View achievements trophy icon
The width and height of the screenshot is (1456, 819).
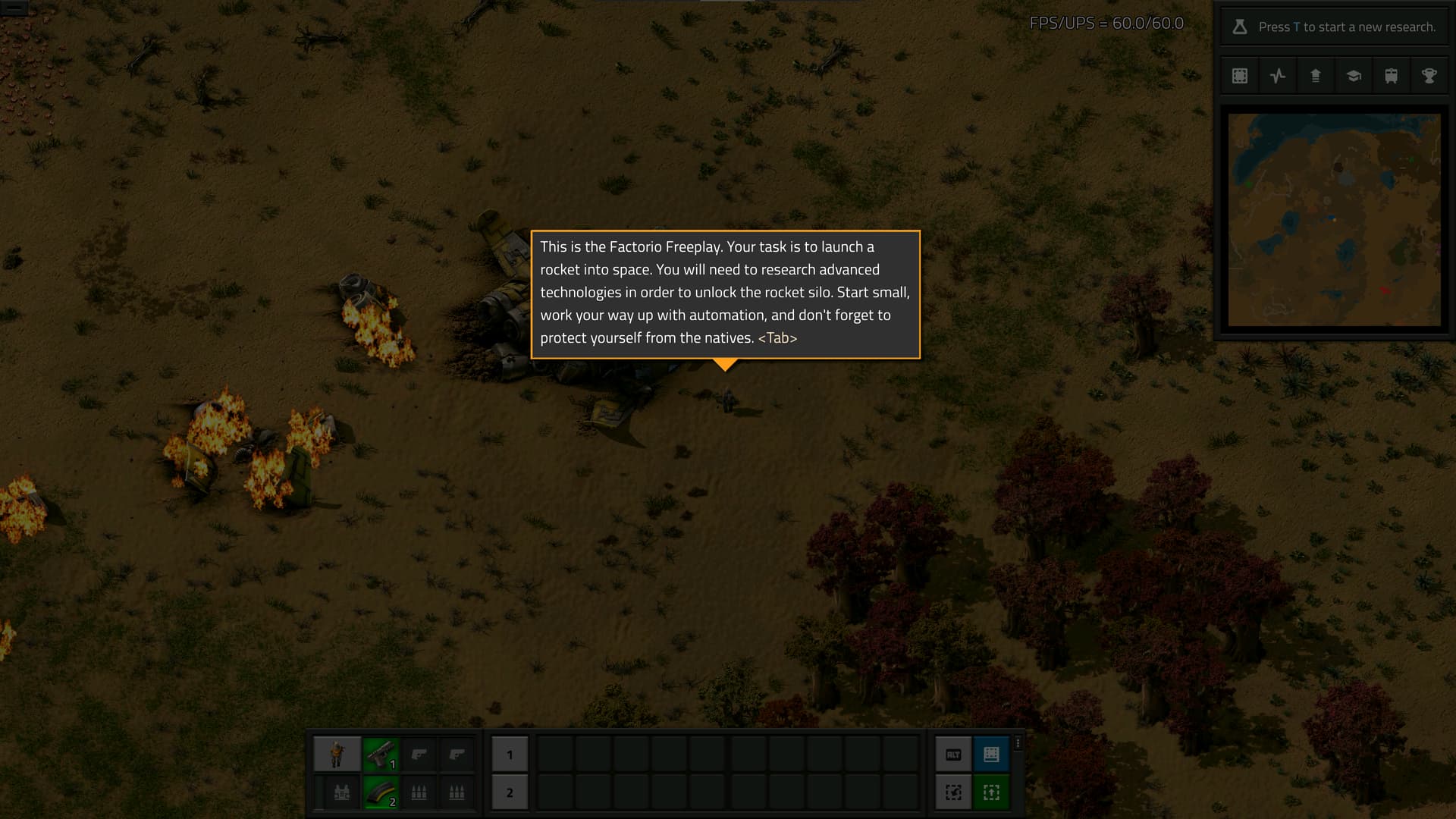1429,76
